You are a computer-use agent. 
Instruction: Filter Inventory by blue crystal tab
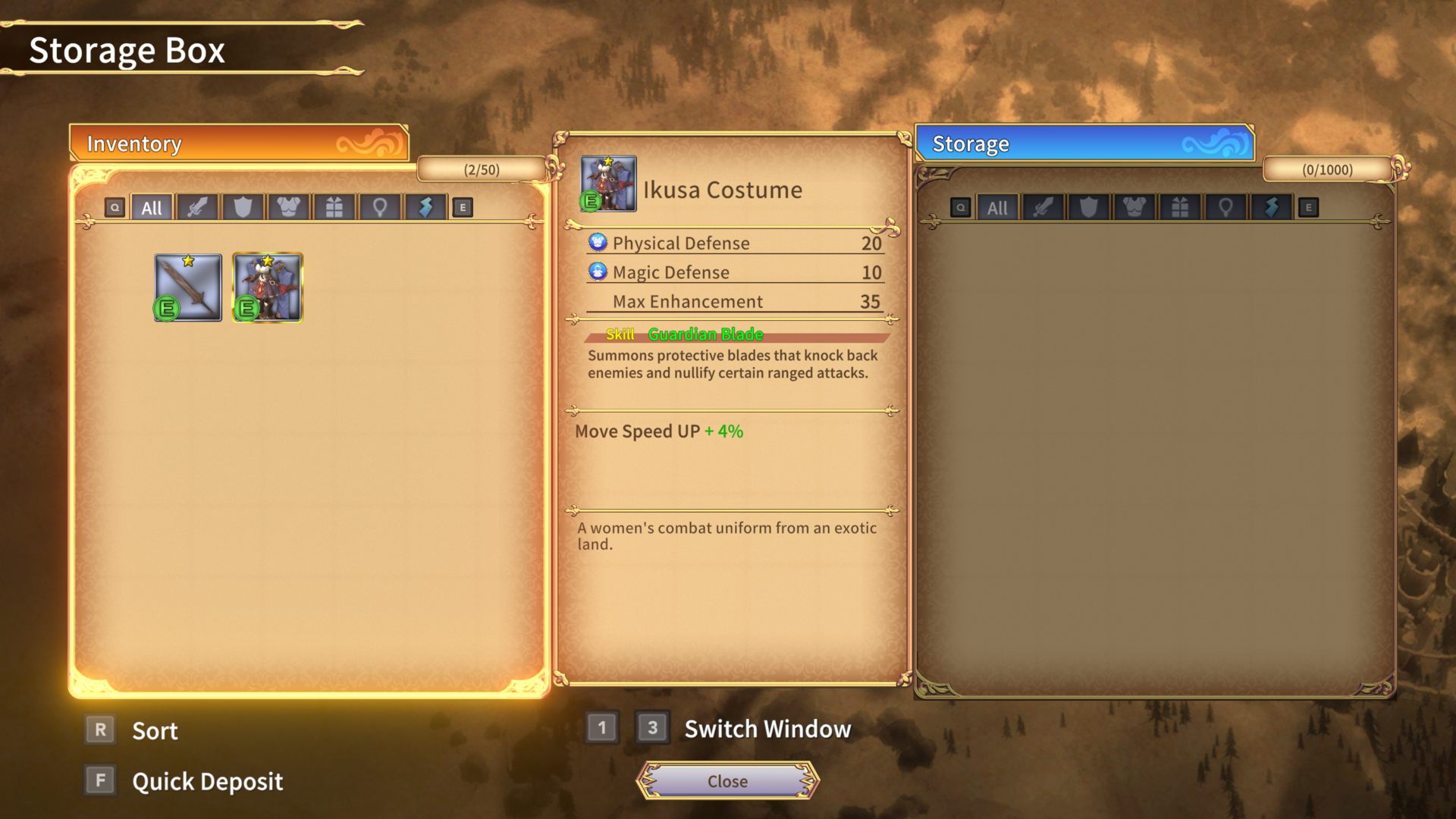click(425, 208)
